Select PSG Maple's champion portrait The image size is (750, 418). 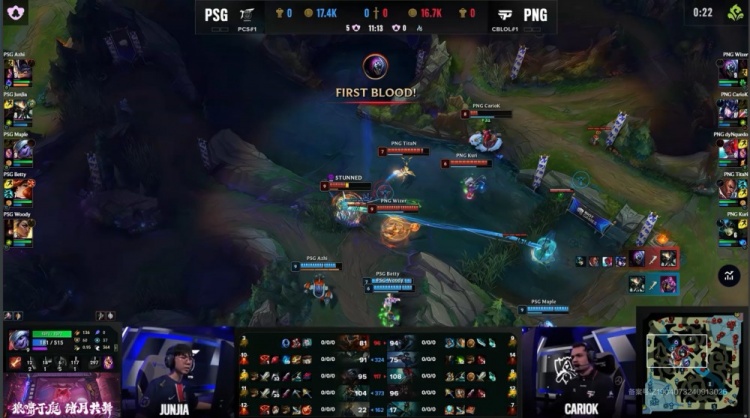20,150
